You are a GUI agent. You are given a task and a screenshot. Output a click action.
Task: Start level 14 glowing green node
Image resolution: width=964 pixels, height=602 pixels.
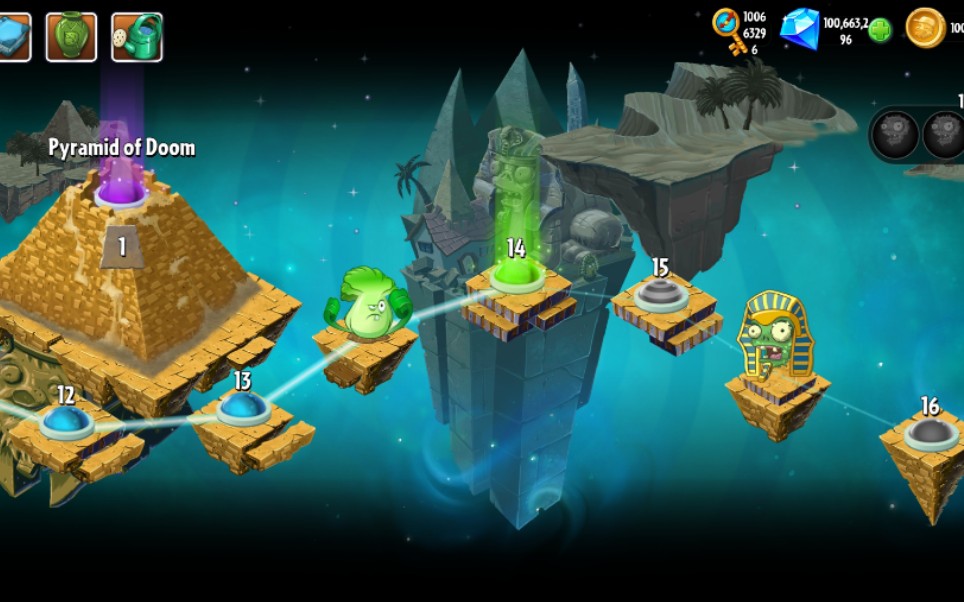pyautogui.click(x=516, y=275)
